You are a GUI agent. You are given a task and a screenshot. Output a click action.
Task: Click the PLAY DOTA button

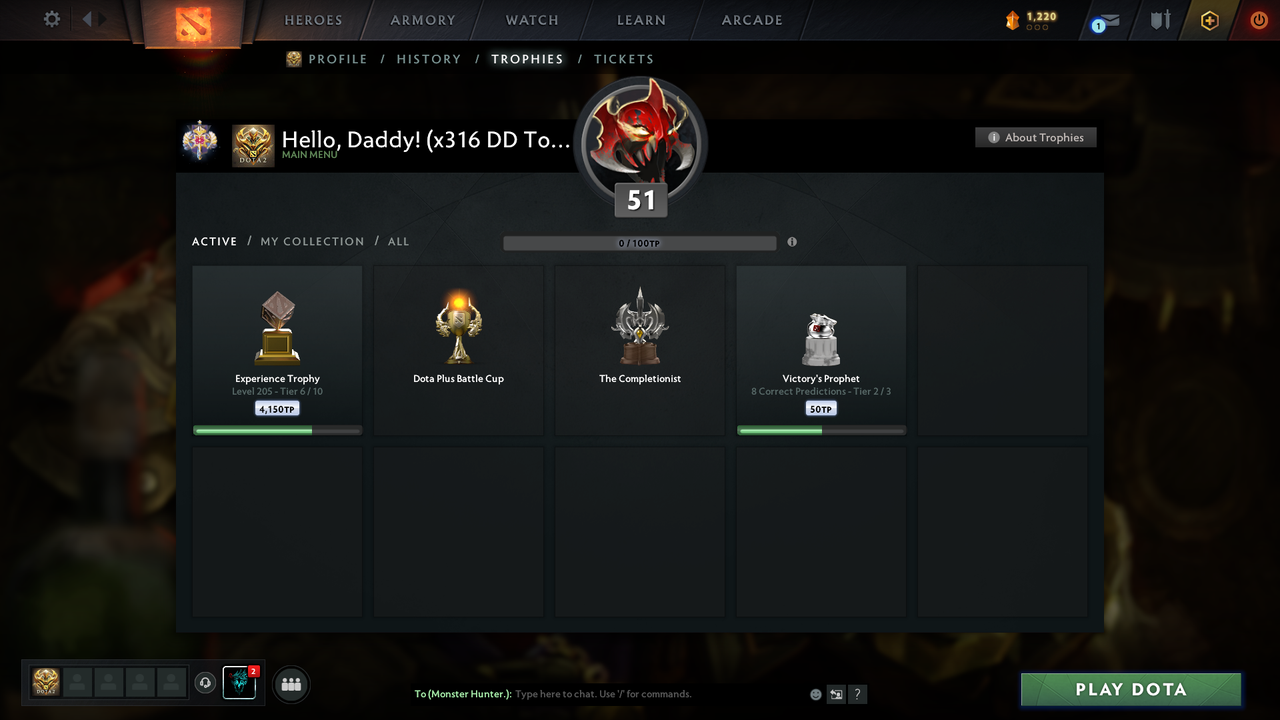1130,689
